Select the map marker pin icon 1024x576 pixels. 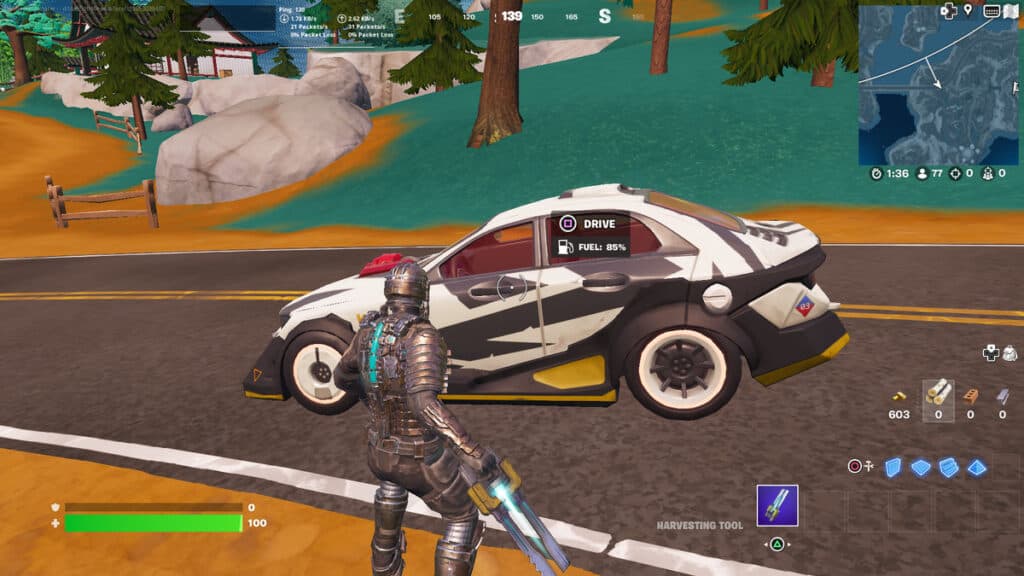pyautogui.click(x=968, y=11)
